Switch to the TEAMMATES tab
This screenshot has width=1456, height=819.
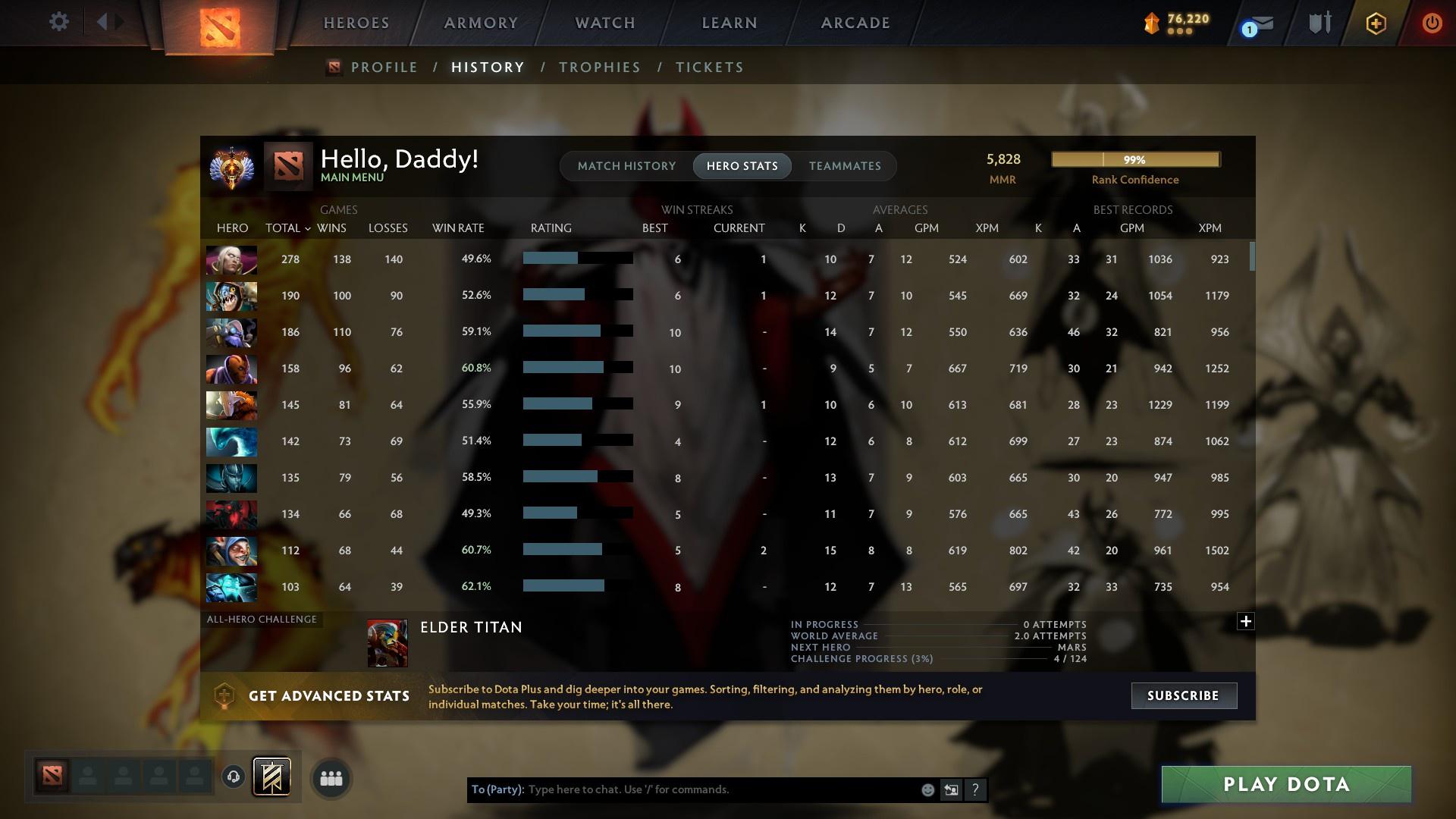[844, 165]
